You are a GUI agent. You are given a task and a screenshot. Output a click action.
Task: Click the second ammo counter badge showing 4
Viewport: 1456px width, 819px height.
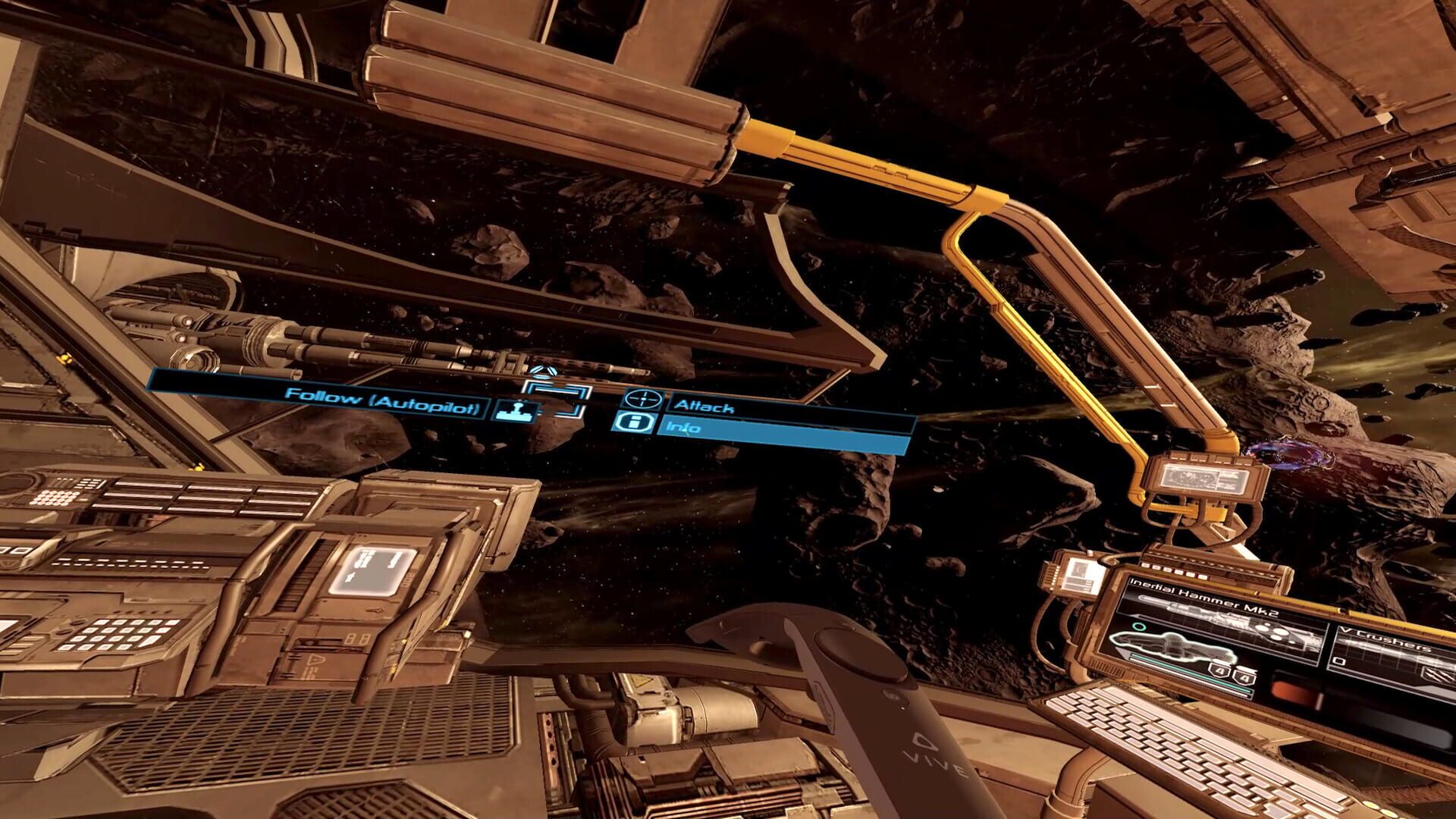point(1244,678)
